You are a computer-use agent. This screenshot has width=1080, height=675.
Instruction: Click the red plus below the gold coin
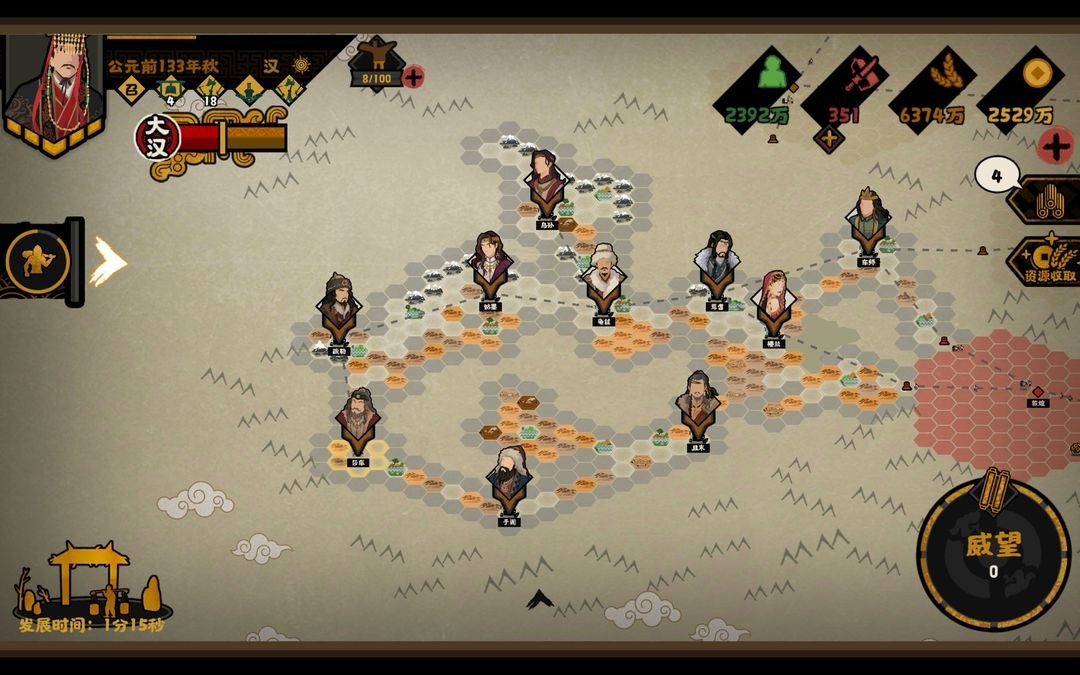pos(1055,146)
